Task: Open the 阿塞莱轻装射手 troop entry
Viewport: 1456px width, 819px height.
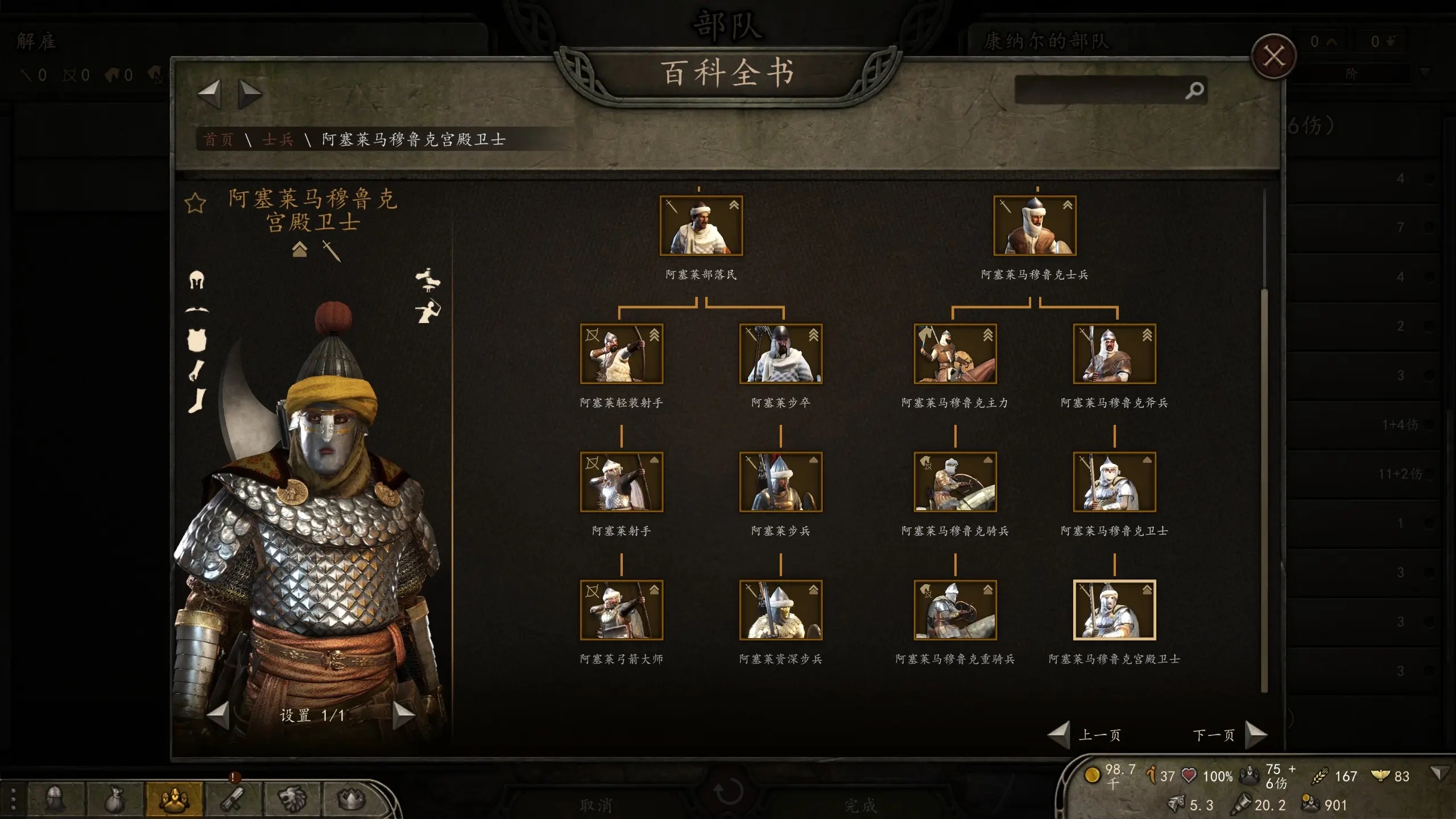Action: pyautogui.click(x=621, y=354)
